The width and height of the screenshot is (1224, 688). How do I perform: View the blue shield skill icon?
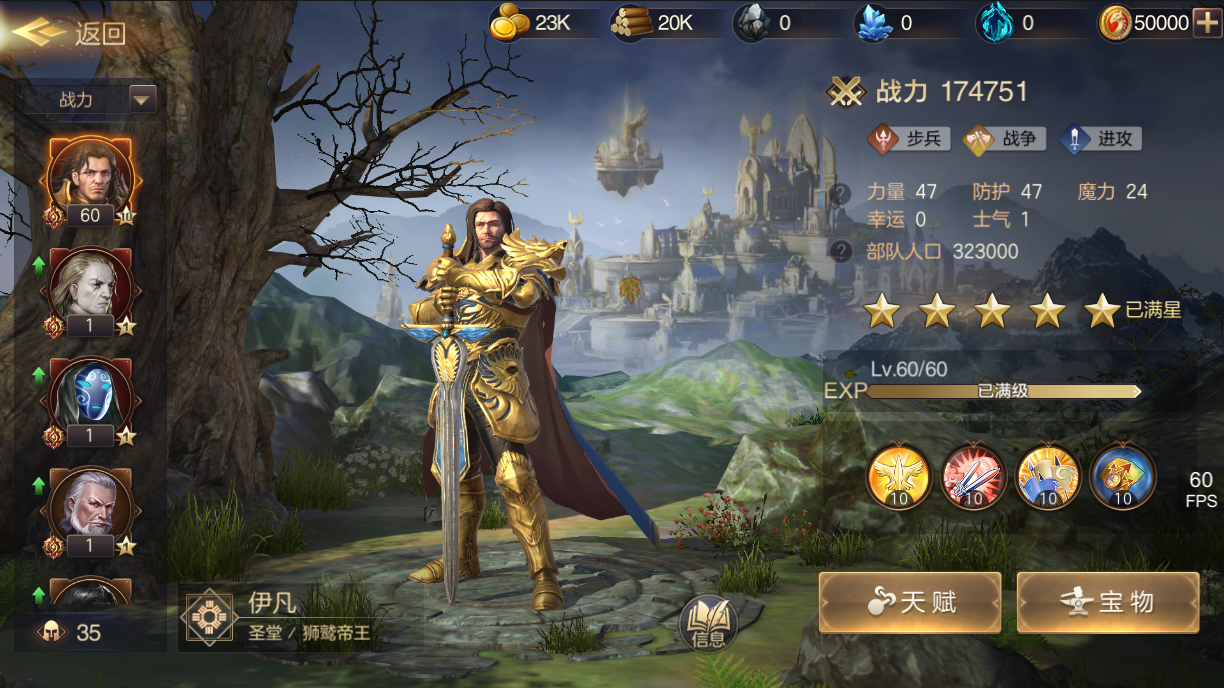1122,476
